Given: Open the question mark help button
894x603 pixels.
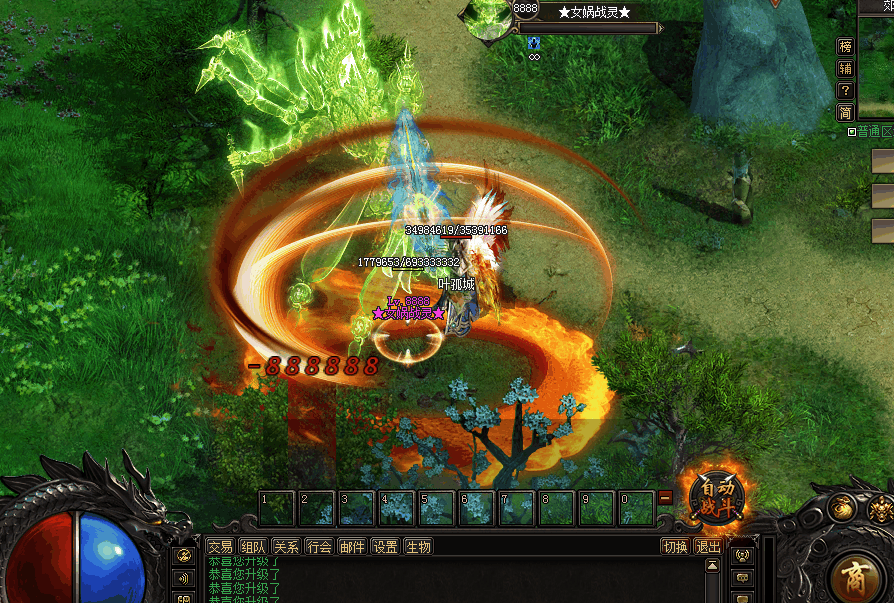Looking at the screenshot, I should point(846,90).
